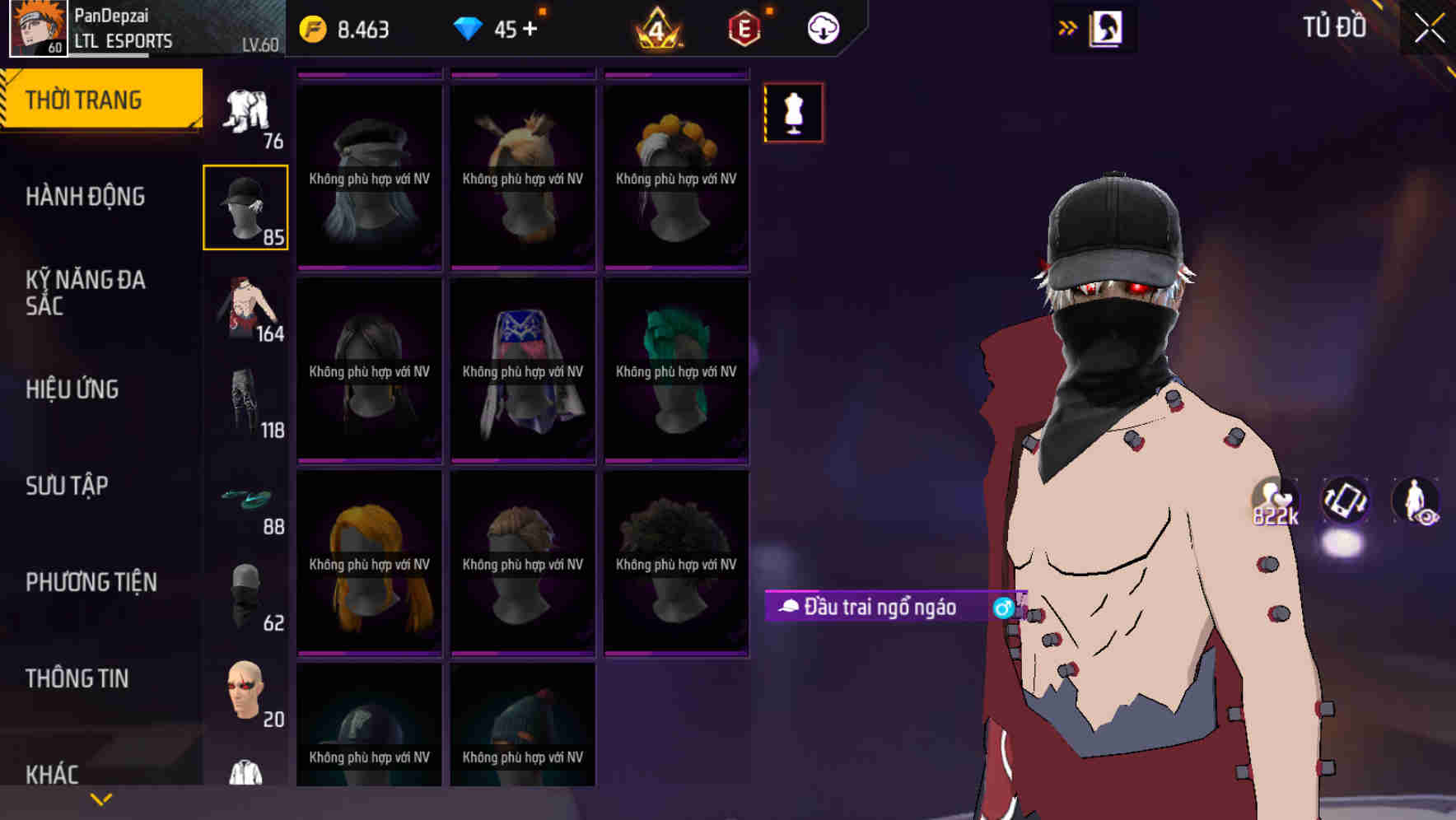Screen dimensions: 1456x820
Task: Toggle the wardrobe book icon near top right
Action: [x=1106, y=27]
